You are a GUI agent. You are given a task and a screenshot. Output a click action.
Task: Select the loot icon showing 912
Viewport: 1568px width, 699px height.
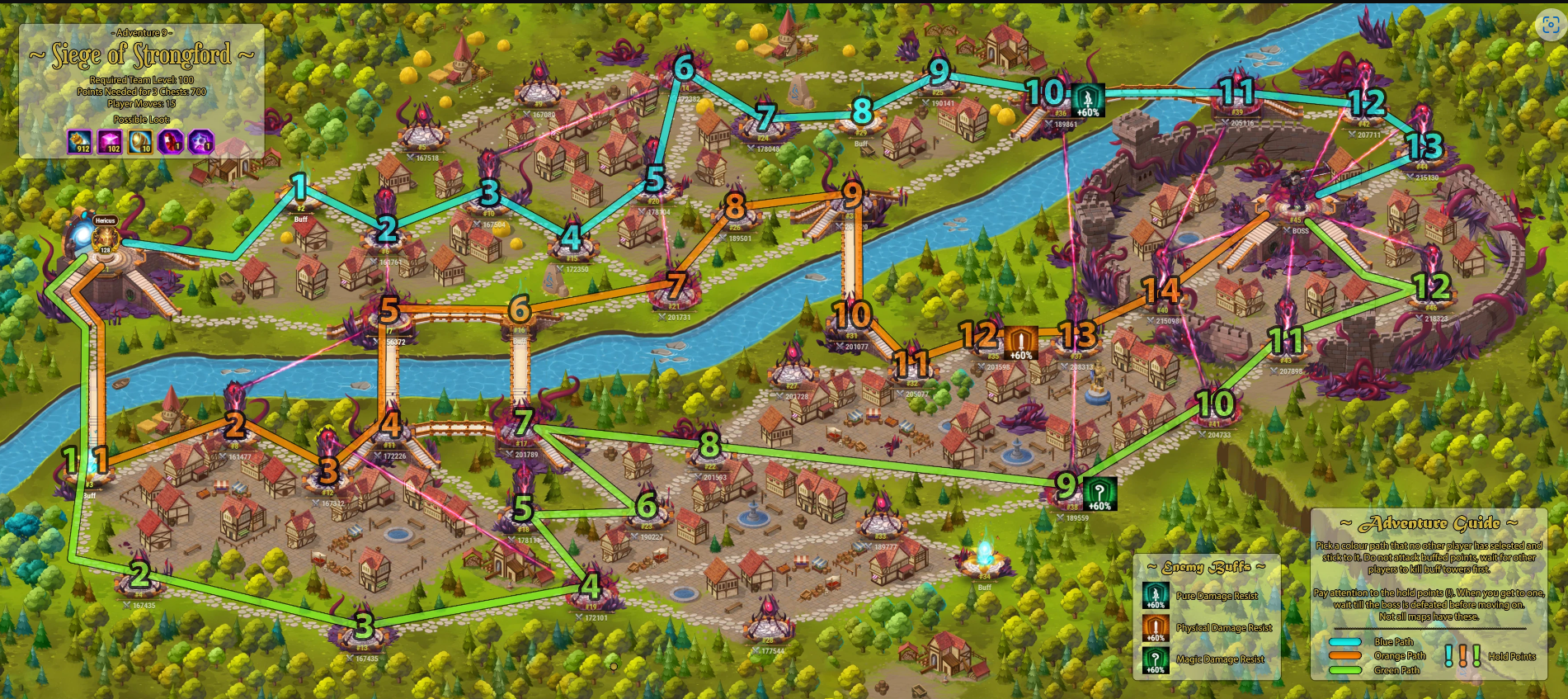(x=80, y=142)
